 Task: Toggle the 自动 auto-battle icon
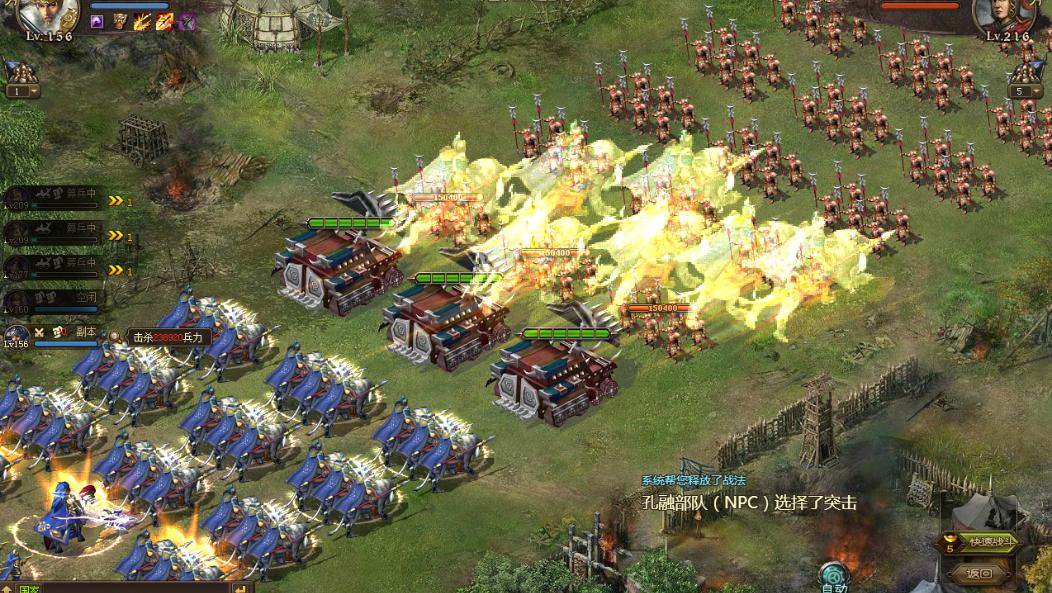coord(833,577)
